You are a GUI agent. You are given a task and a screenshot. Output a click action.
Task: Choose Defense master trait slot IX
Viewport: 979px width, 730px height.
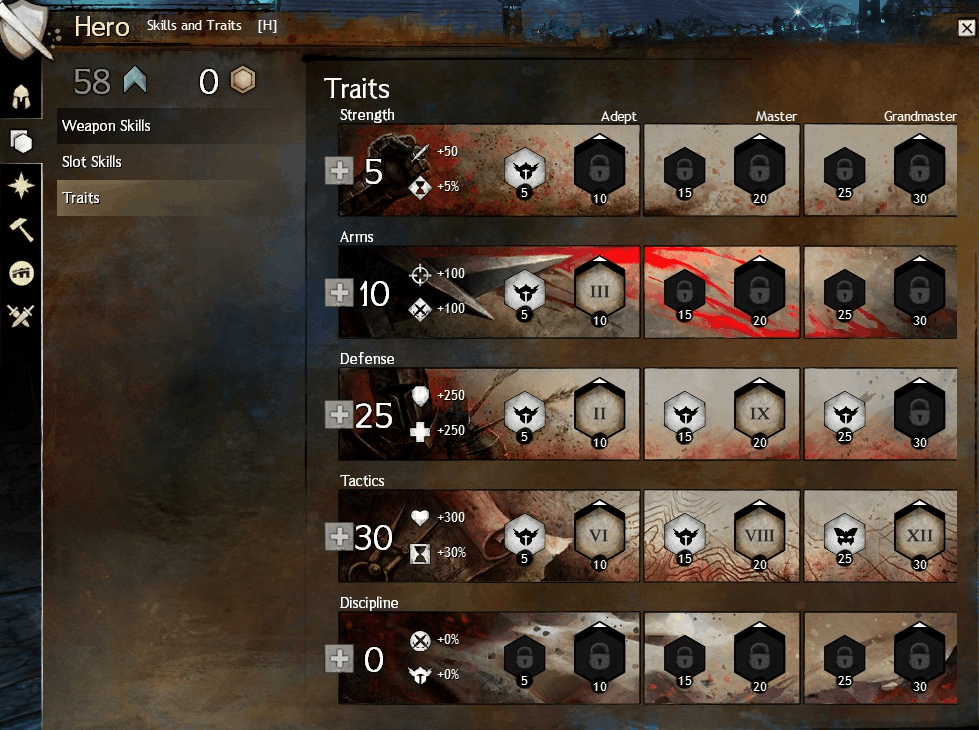(759, 413)
